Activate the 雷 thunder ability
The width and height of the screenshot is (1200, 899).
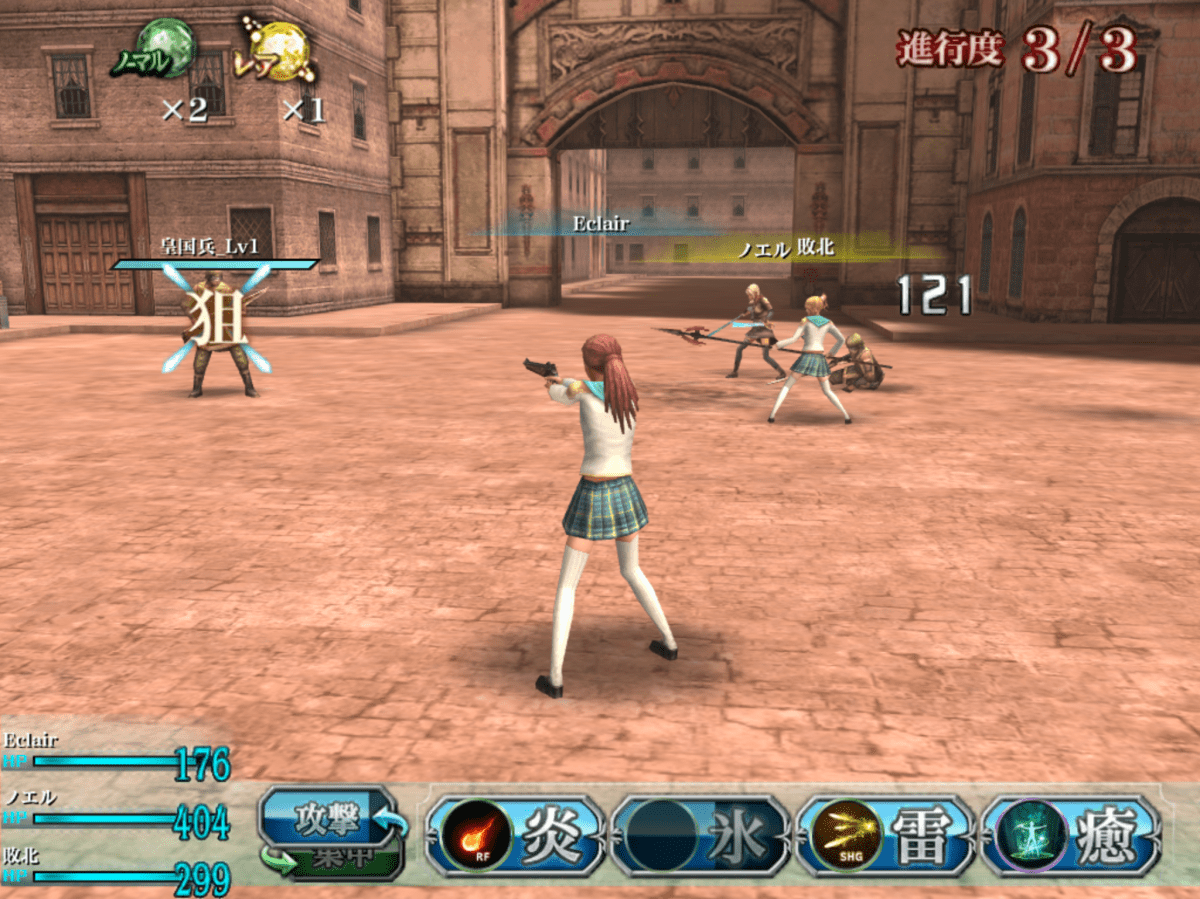pos(885,837)
